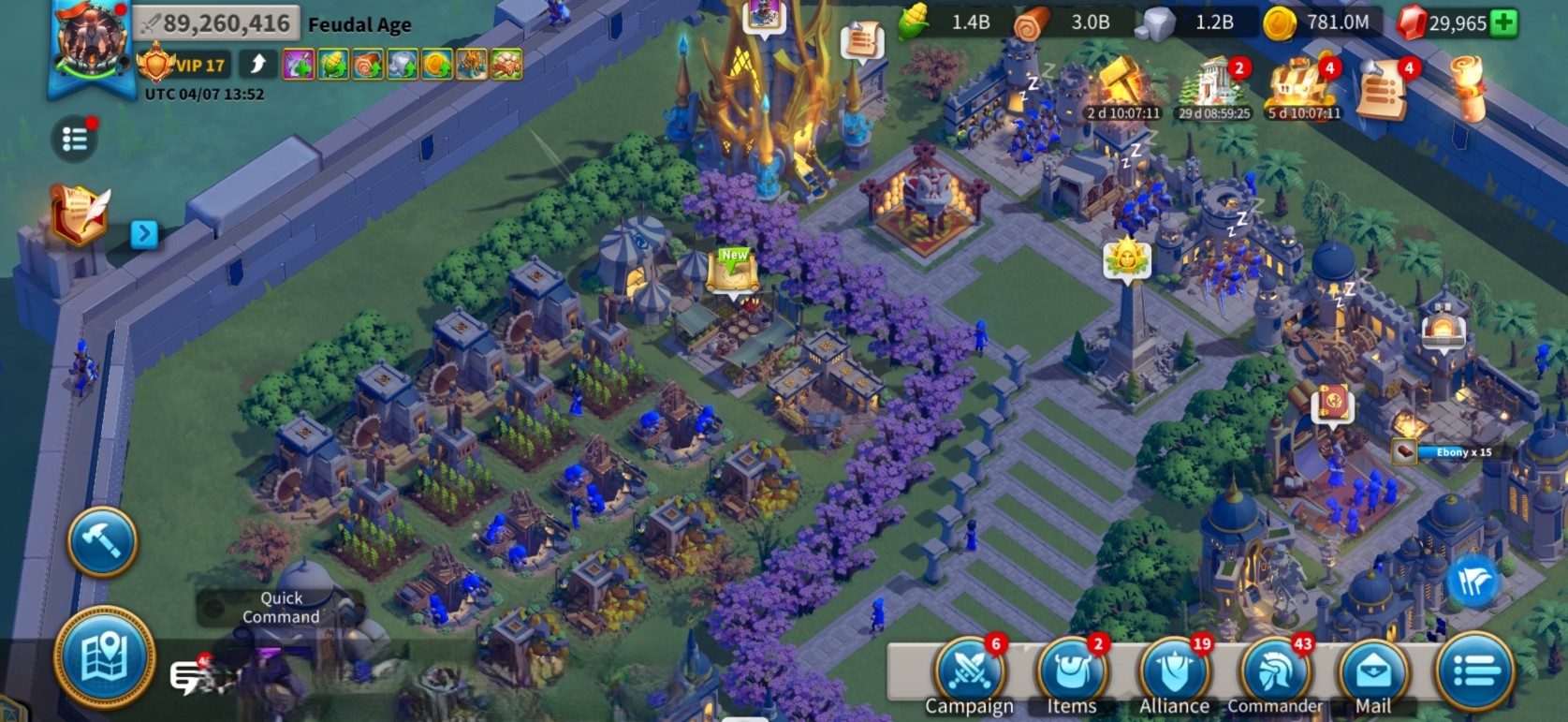This screenshot has height=722, width=1568.
Task: Open the chat speech-bubble icon
Action: pos(190,676)
